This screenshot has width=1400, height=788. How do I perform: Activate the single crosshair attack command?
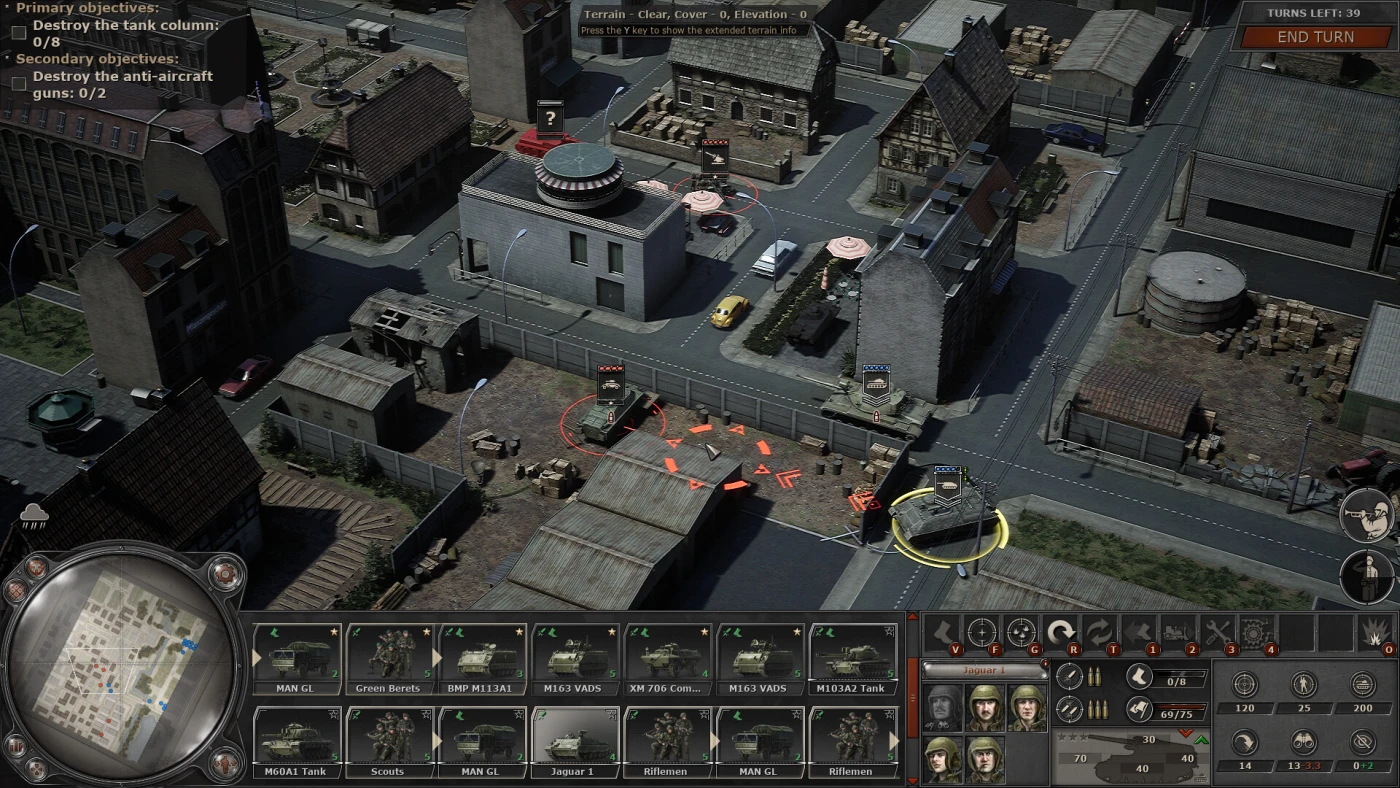981,632
